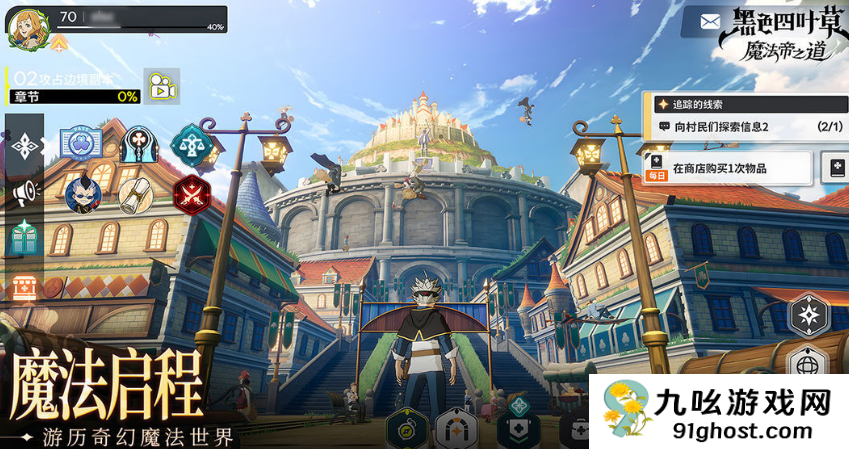The image size is (849, 449).
Task: Open the red crossed swords battle icon
Action: tap(189, 193)
